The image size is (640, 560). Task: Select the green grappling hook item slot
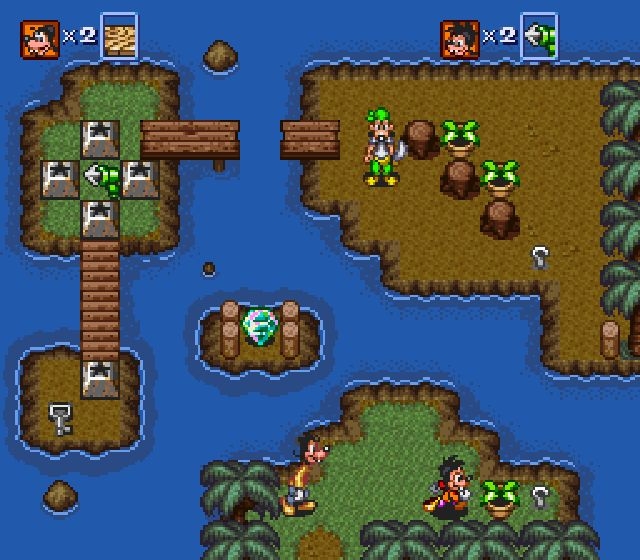coord(540,37)
